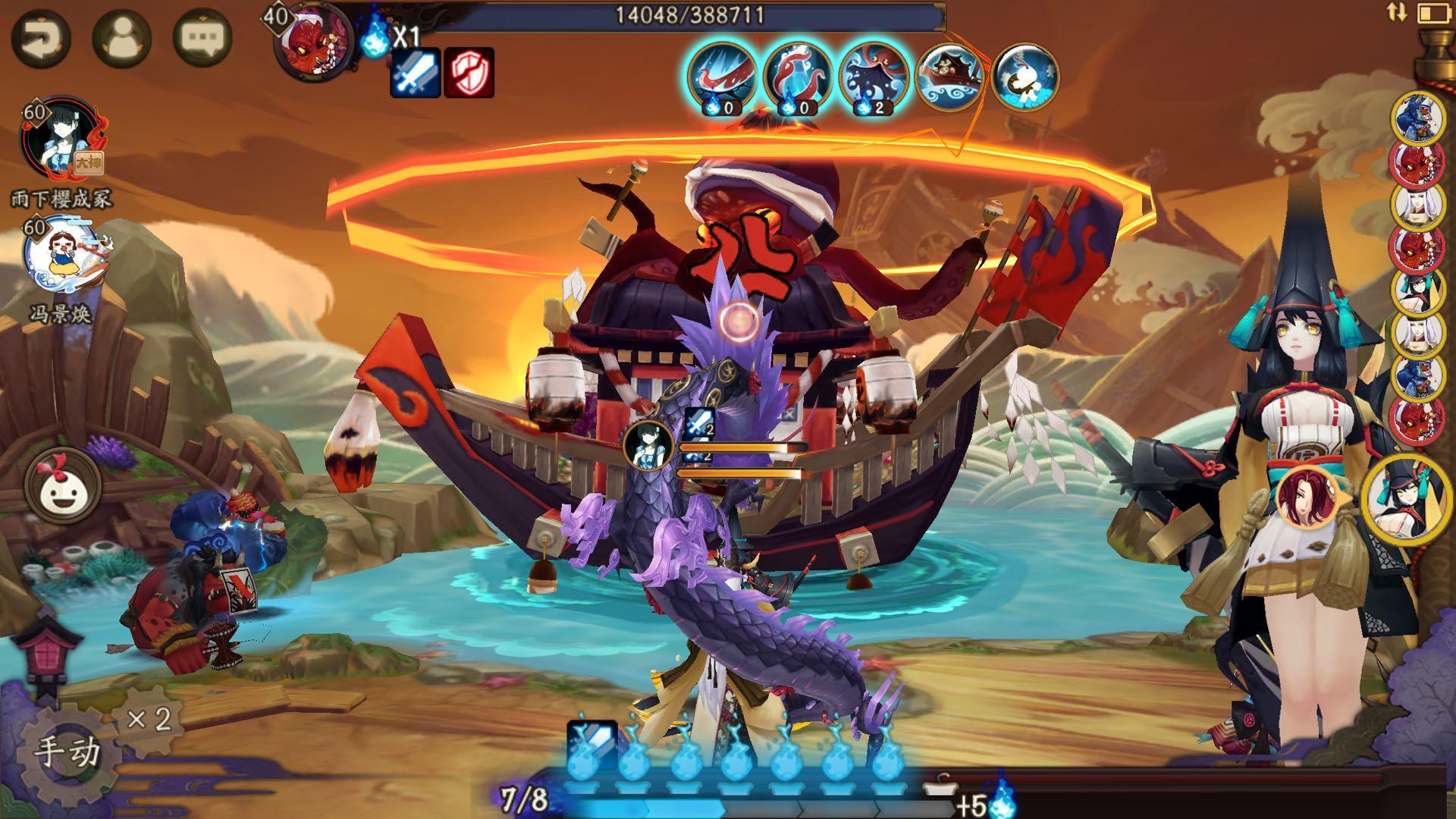Viewport: 1456px width, 819px height.
Task: Click the back arrow button
Action: click(x=41, y=38)
